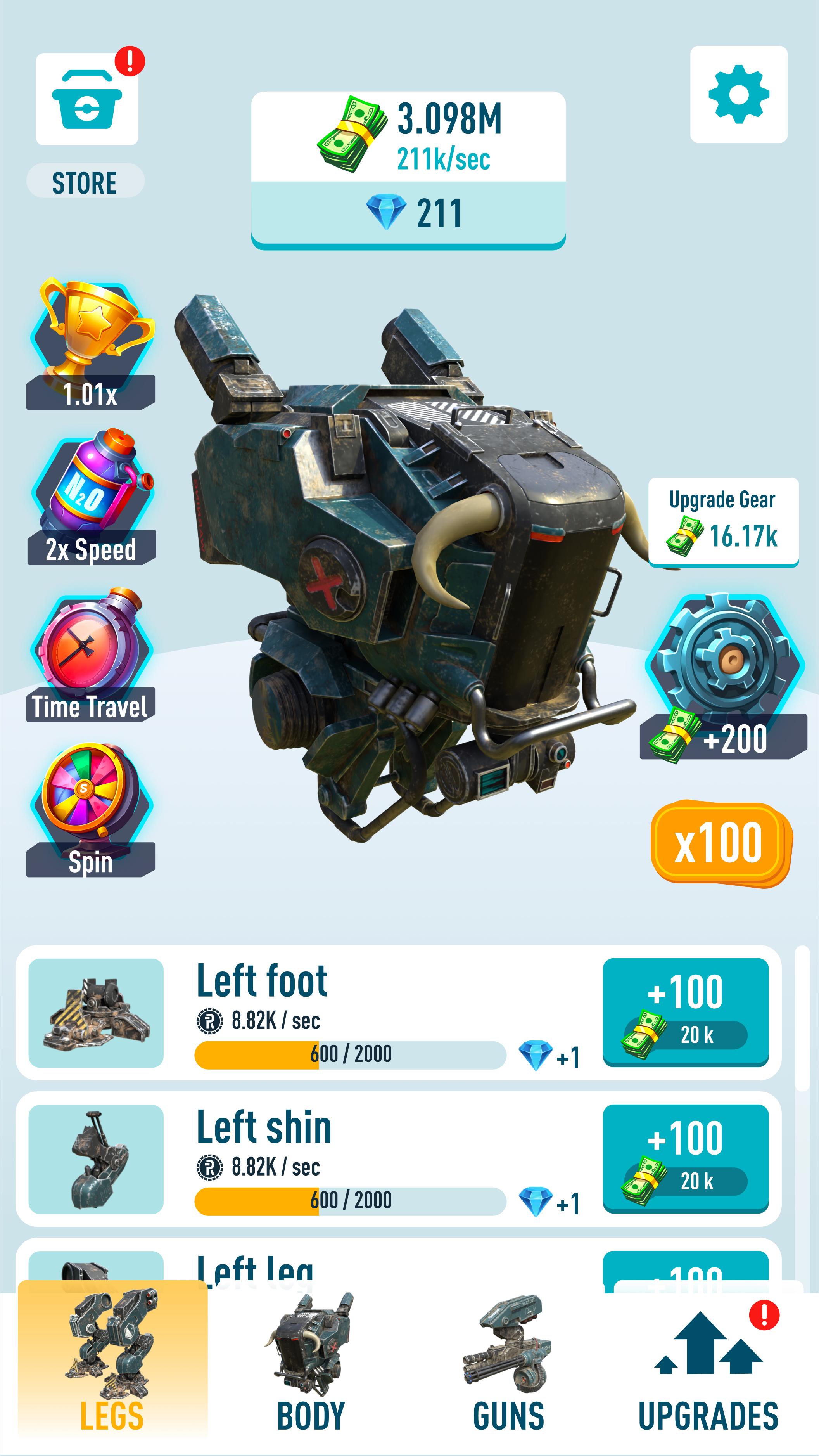Open the Store
The height and width of the screenshot is (1456, 819).
pos(87,99)
